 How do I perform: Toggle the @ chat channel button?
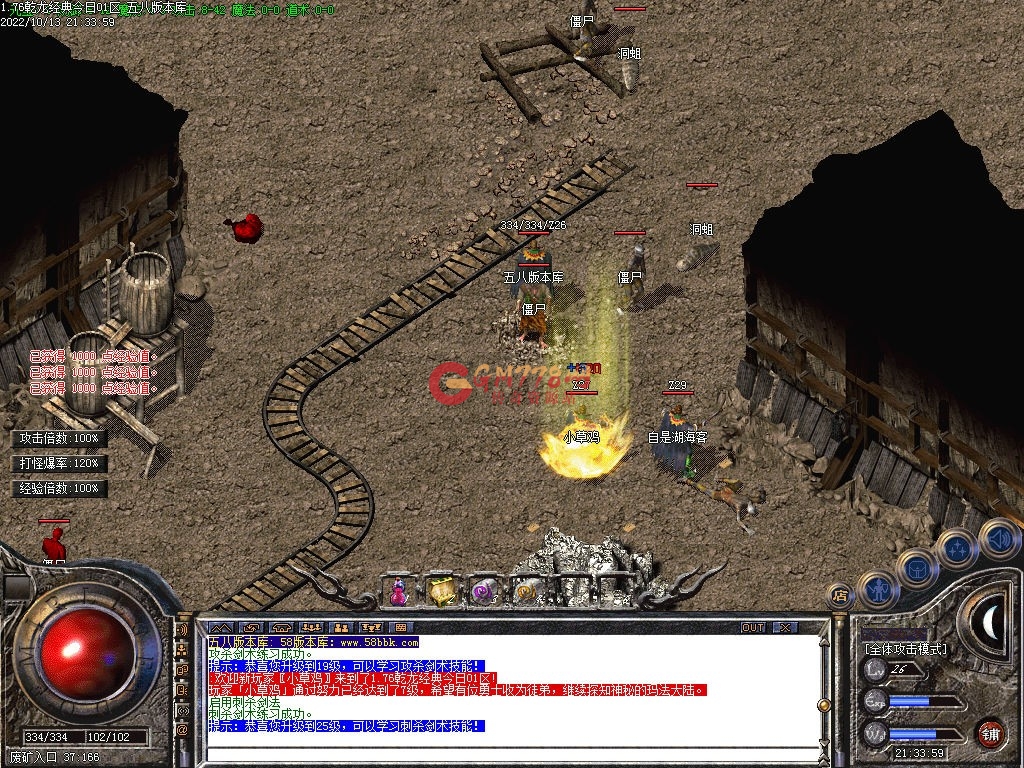click(182, 730)
